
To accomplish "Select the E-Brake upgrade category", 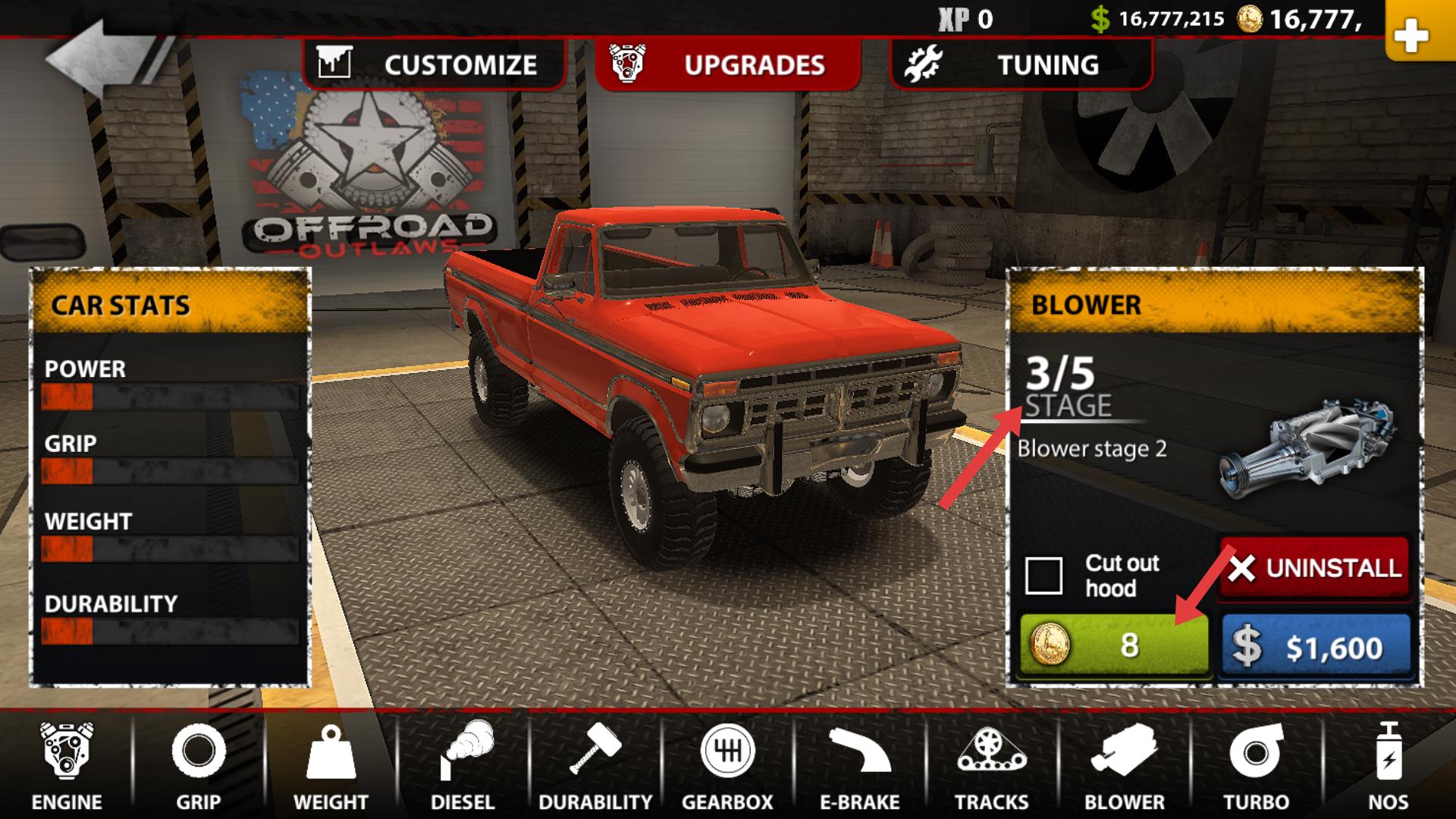I will 859,766.
